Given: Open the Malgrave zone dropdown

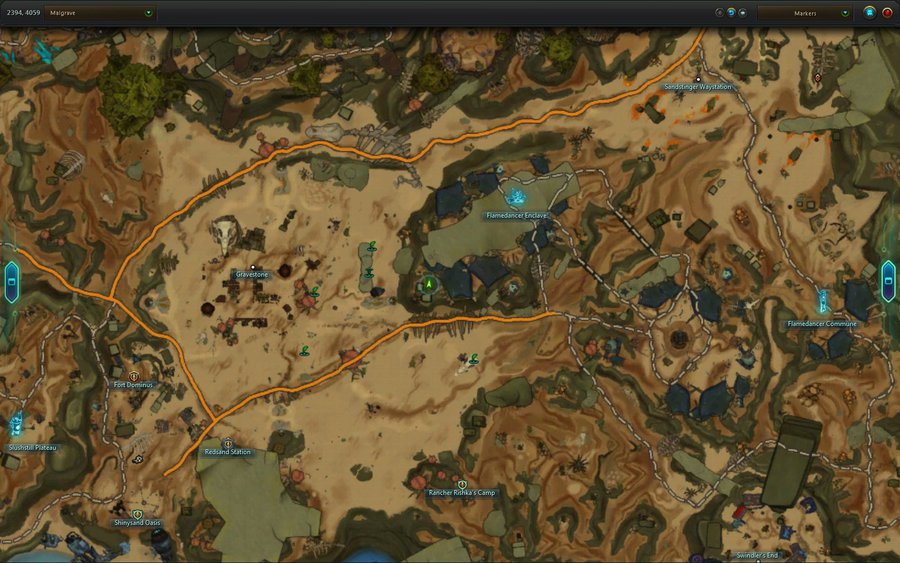Looking at the screenshot, I should point(149,13).
